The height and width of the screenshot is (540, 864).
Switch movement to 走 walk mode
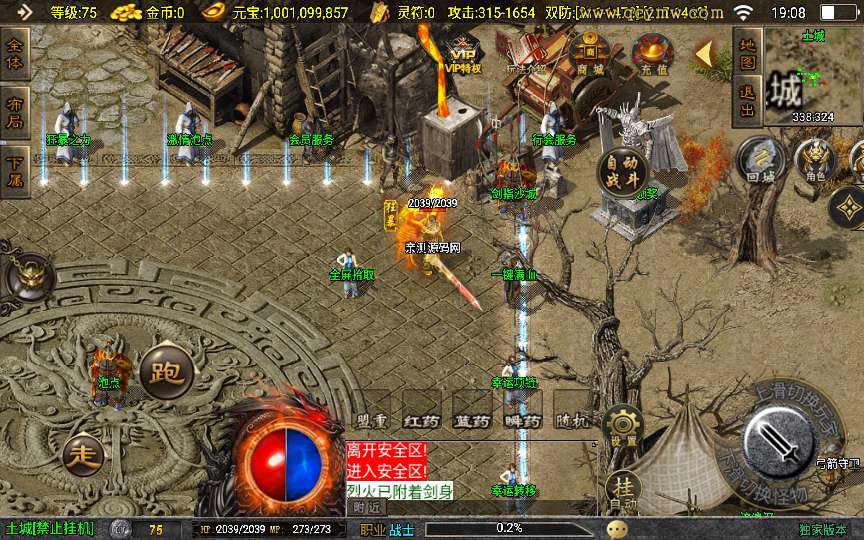pyautogui.click(x=83, y=456)
